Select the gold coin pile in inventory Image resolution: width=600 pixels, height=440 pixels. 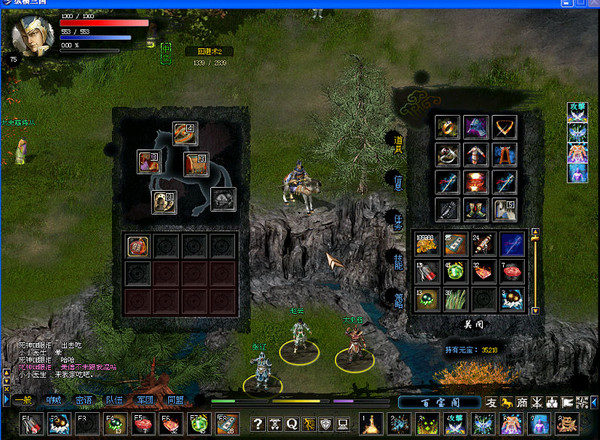coord(427,243)
